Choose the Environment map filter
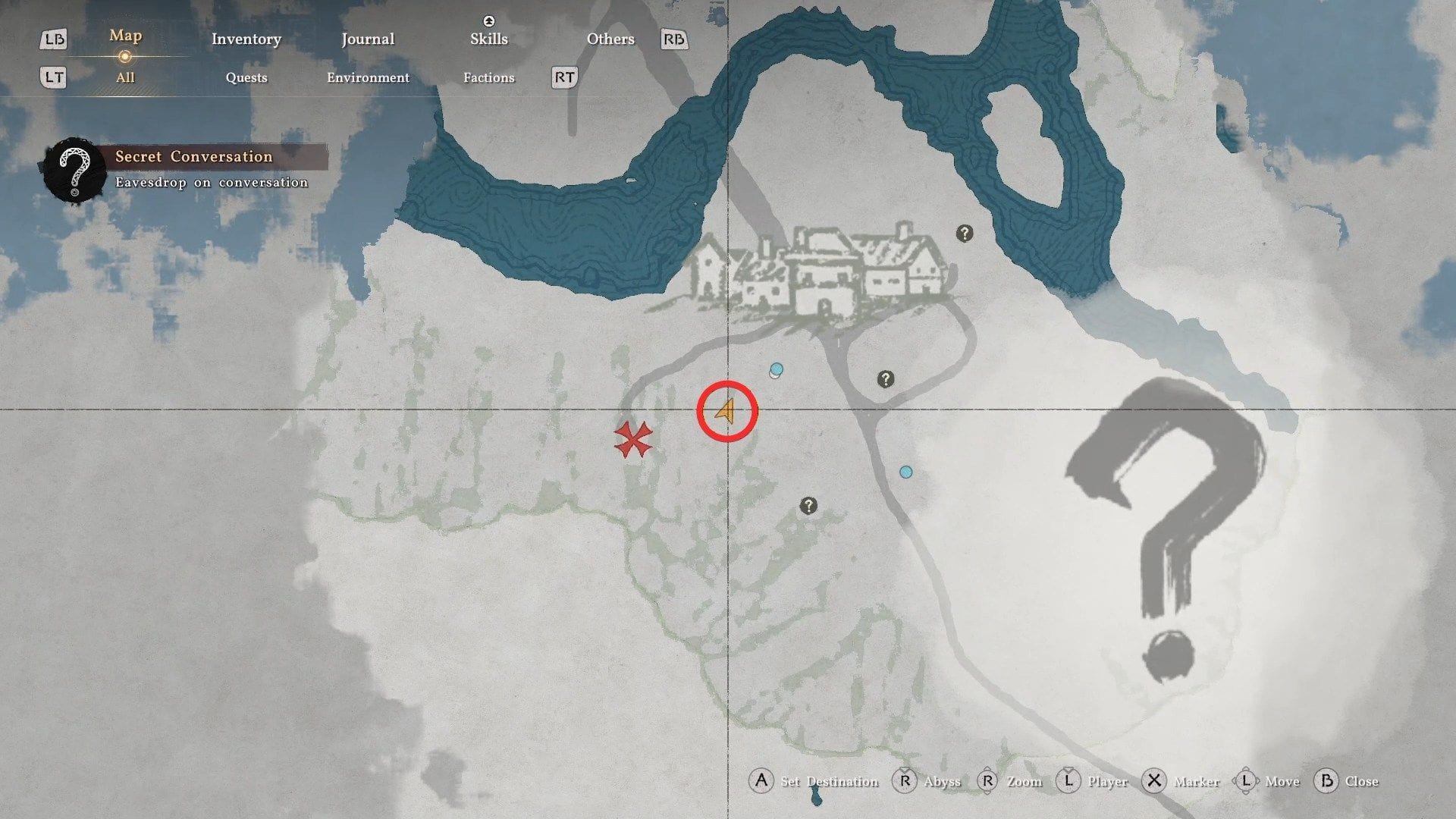This screenshot has width=1456, height=819. pyautogui.click(x=368, y=77)
